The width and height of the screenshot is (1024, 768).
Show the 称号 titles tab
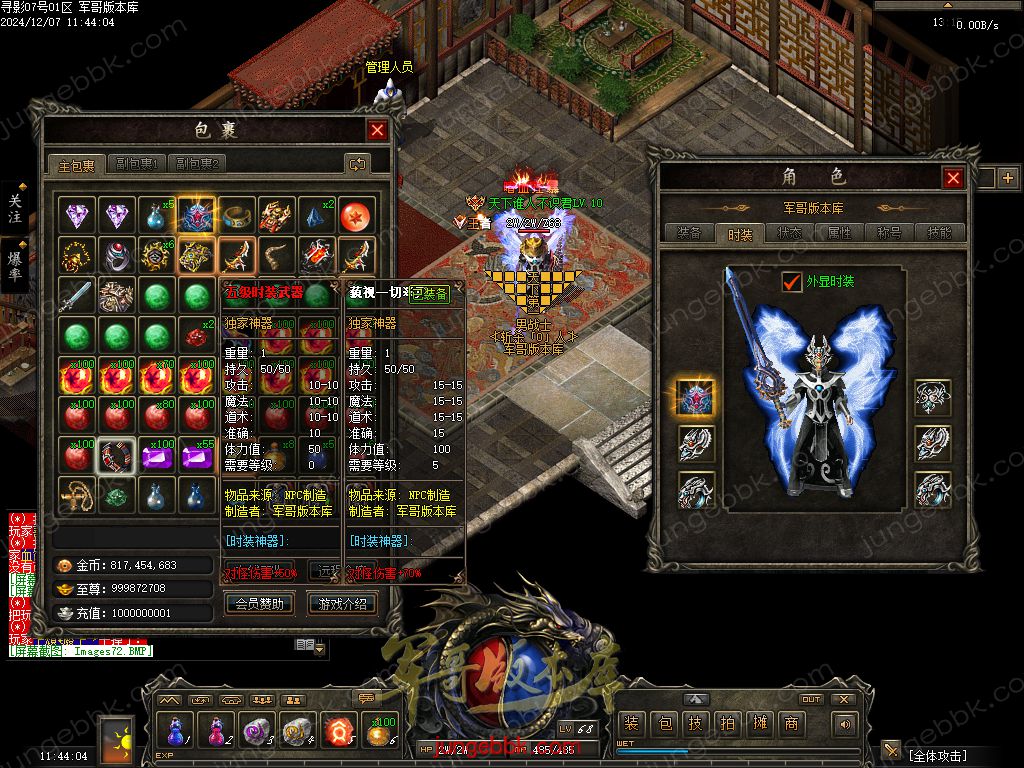(889, 233)
